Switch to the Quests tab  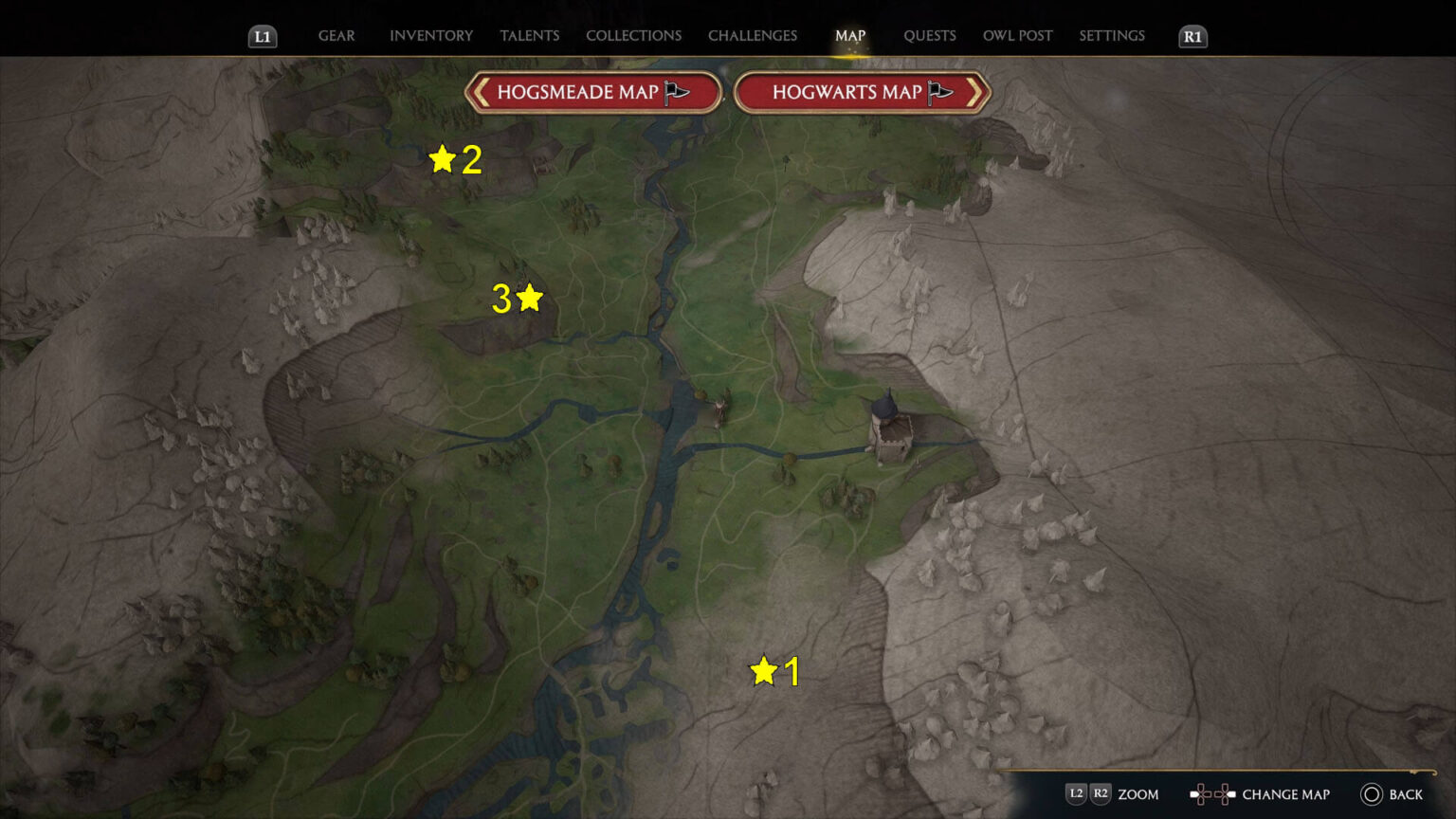pyautogui.click(x=930, y=35)
